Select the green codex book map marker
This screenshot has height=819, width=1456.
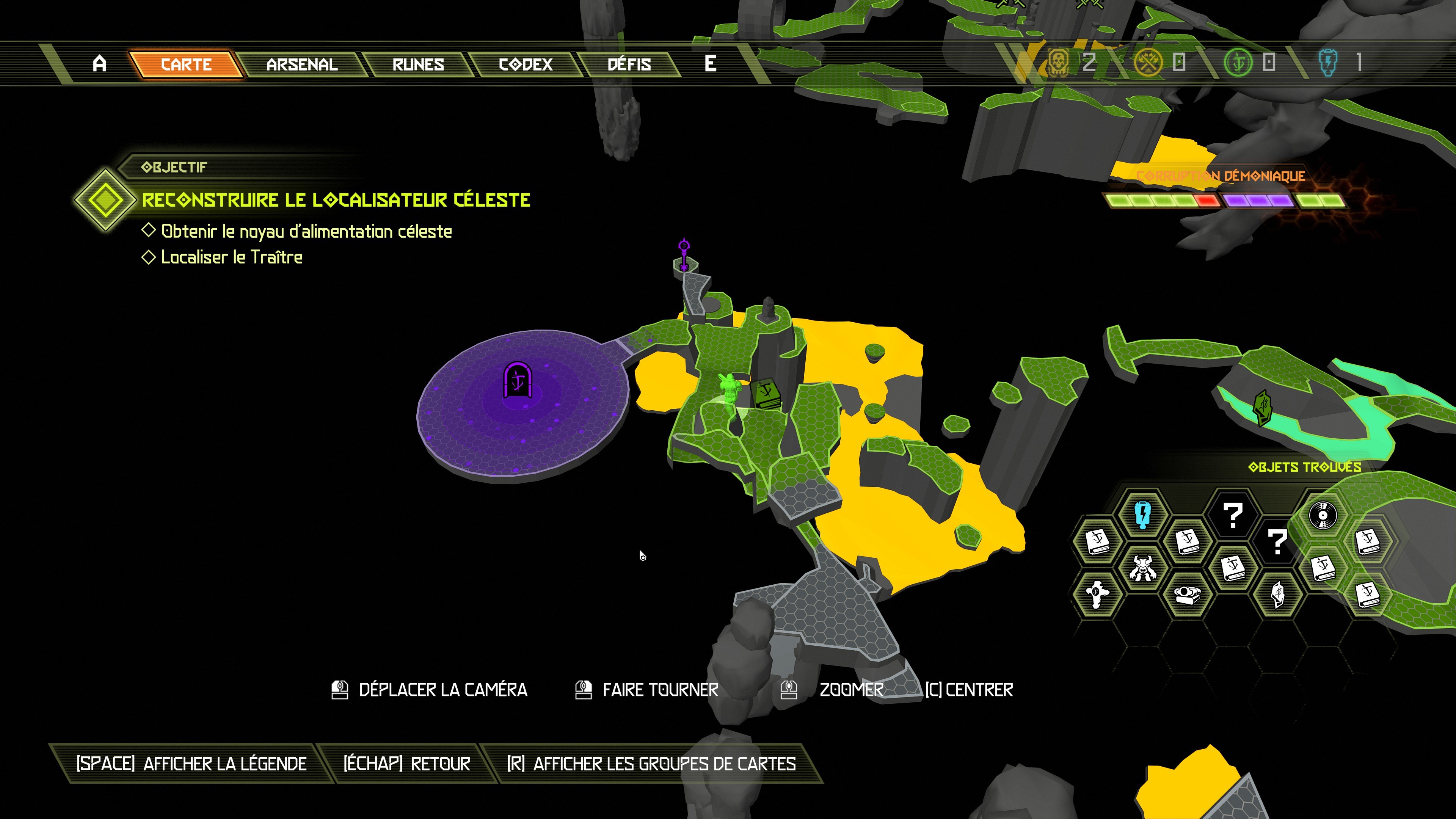(767, 393)
